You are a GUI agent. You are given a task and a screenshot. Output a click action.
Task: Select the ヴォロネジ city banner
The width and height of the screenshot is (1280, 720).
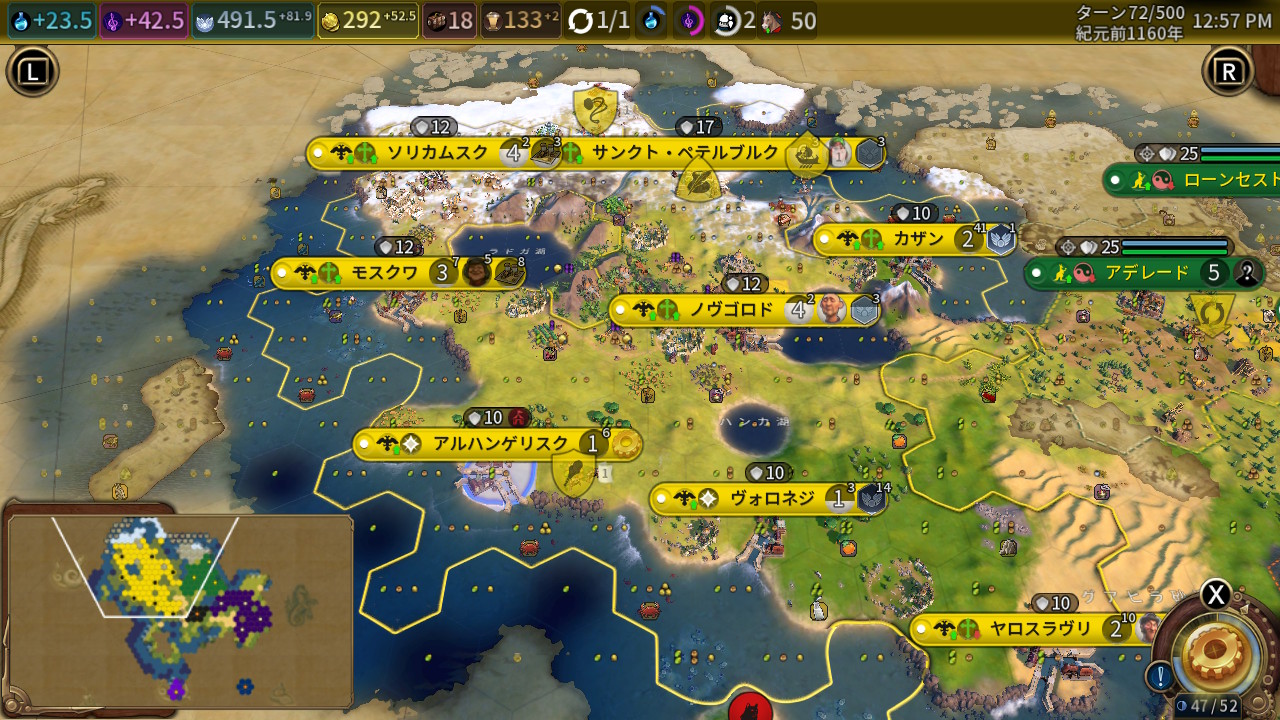[771, 498]
